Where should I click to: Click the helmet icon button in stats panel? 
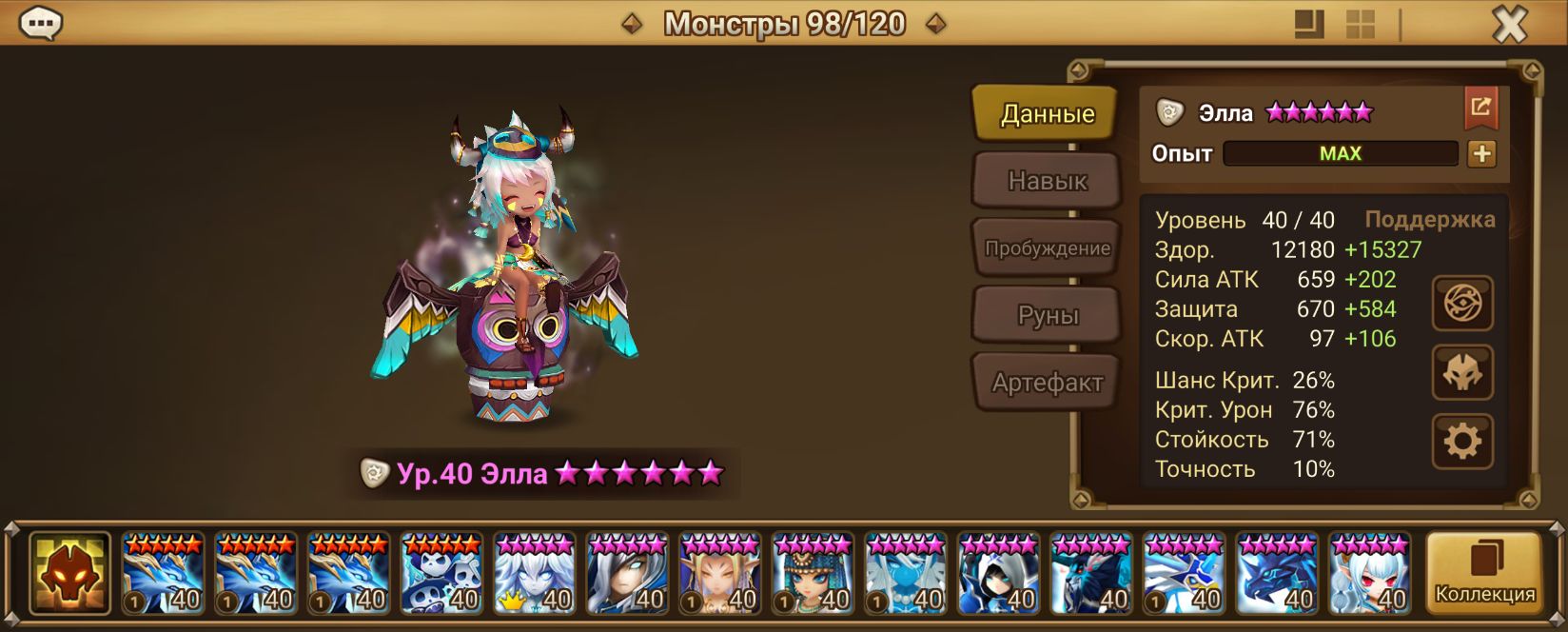coord(1462,372)
